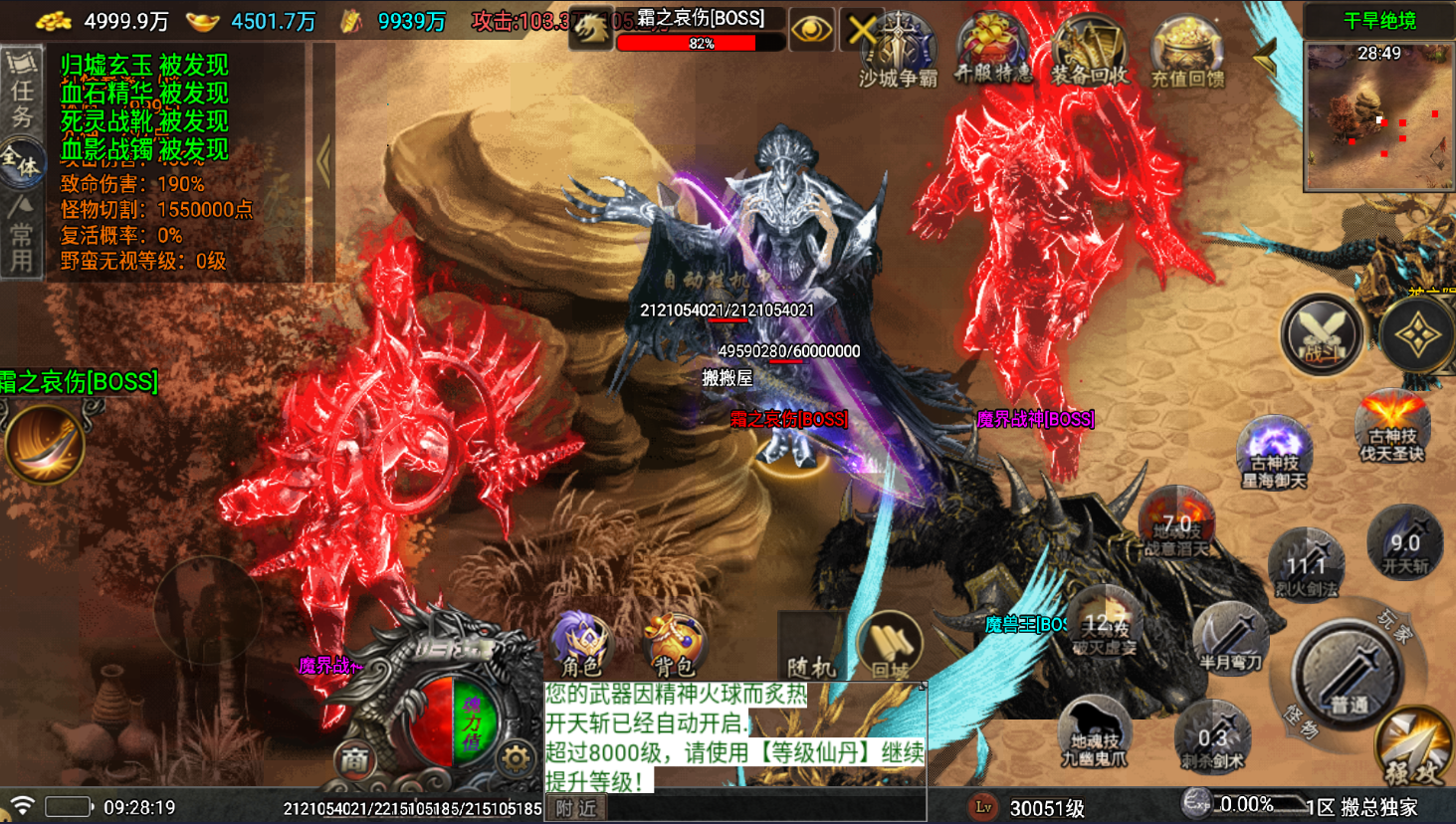The image size is (1456, 824).
Task: Use the 回城 return-to-town scroll
Action: click(x=890, y=647)
